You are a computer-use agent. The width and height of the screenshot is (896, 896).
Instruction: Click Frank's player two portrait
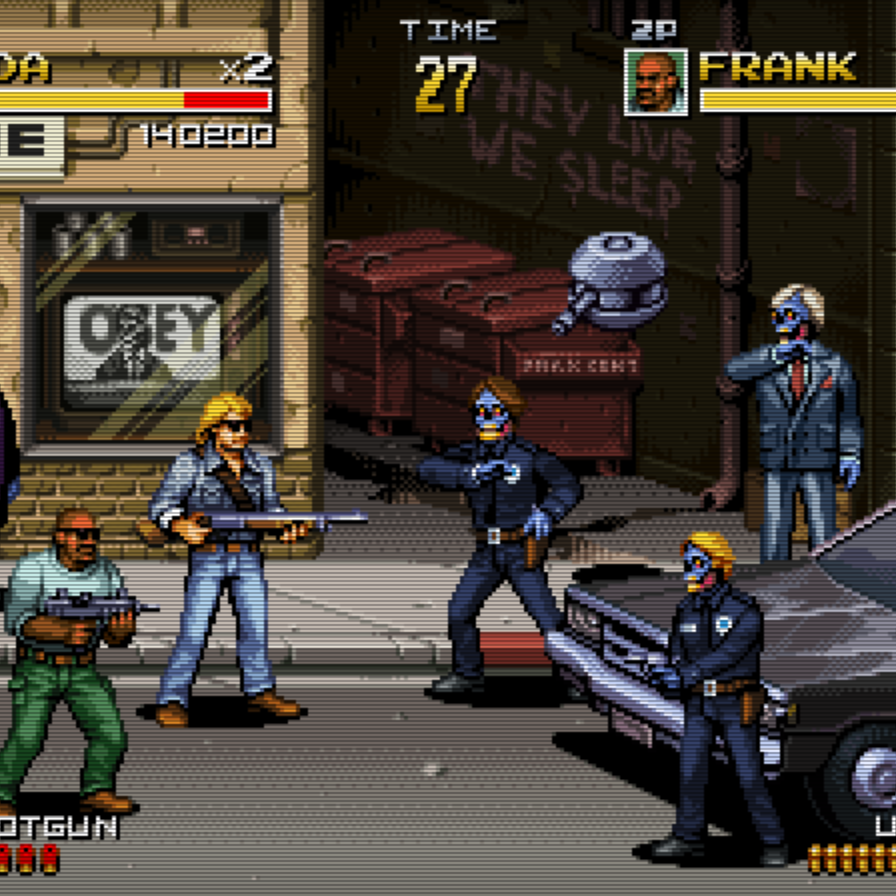[656, 82]
